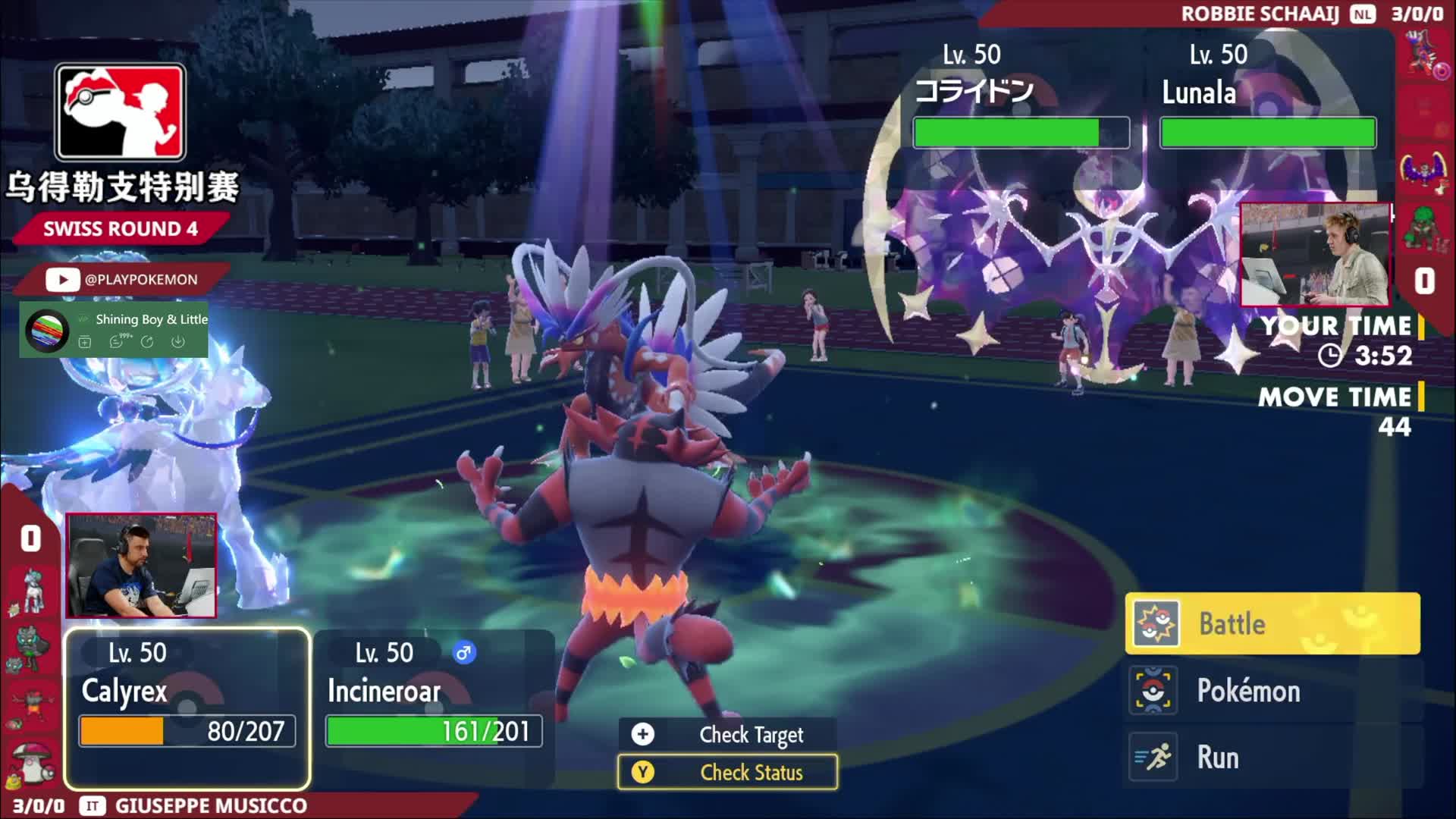Click the share icon in the music widget

(x=147, y=342)
